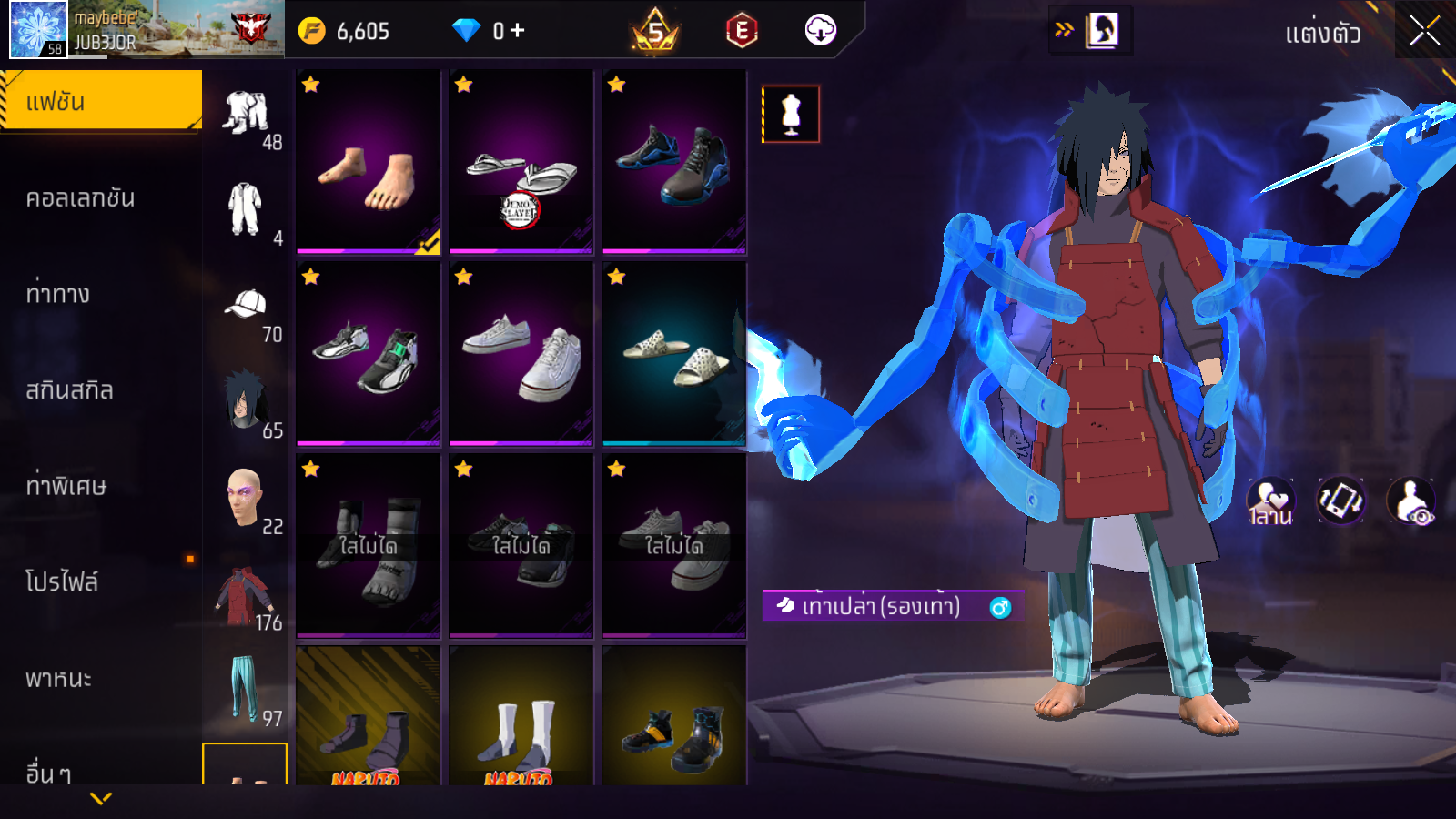The height and width of the screenshot is (819, 1456).
Task: Go to the ท่าทาง emotes section
Action: [58, 294]
